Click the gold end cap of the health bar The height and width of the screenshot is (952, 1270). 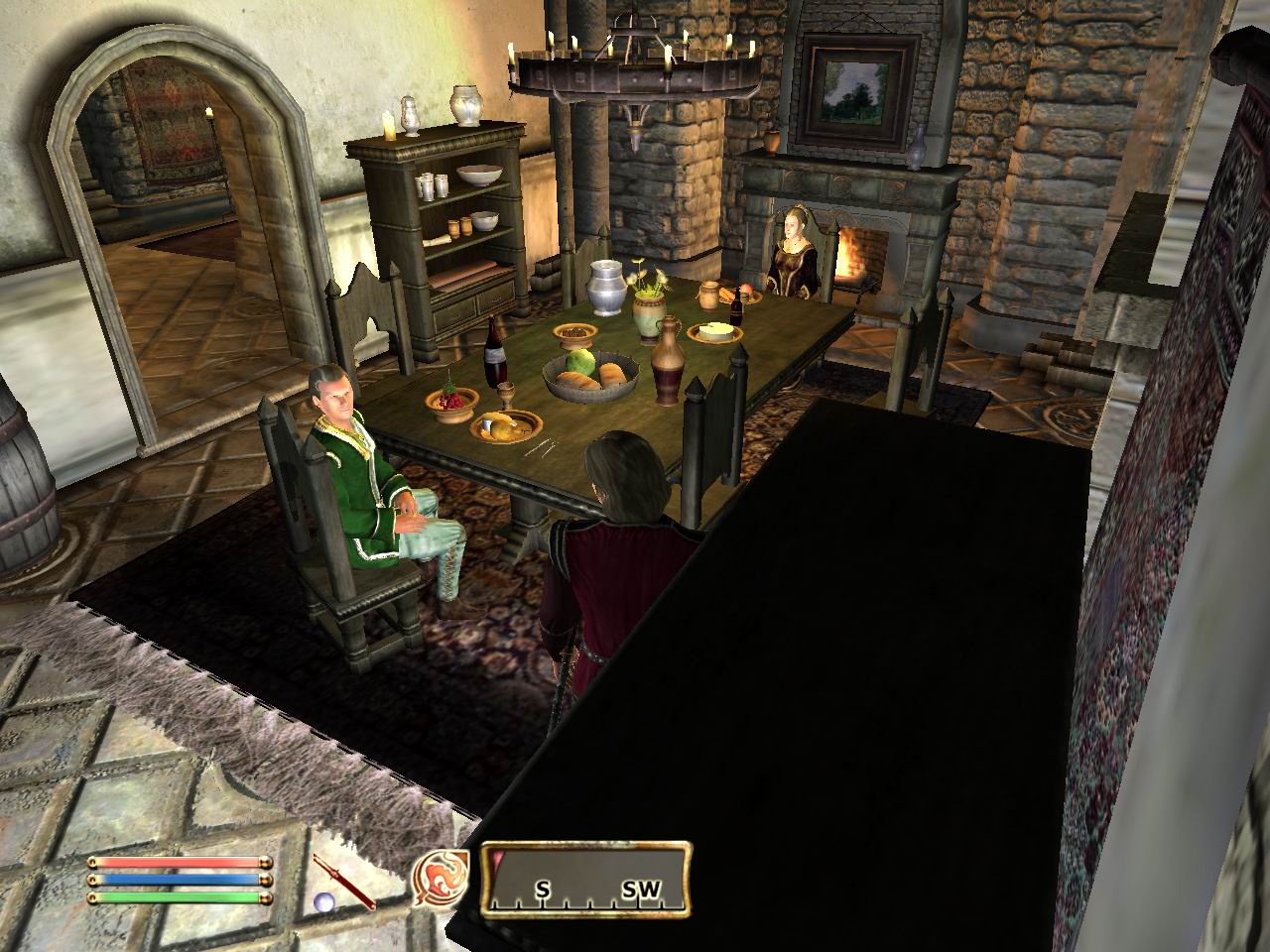point(265,864)
